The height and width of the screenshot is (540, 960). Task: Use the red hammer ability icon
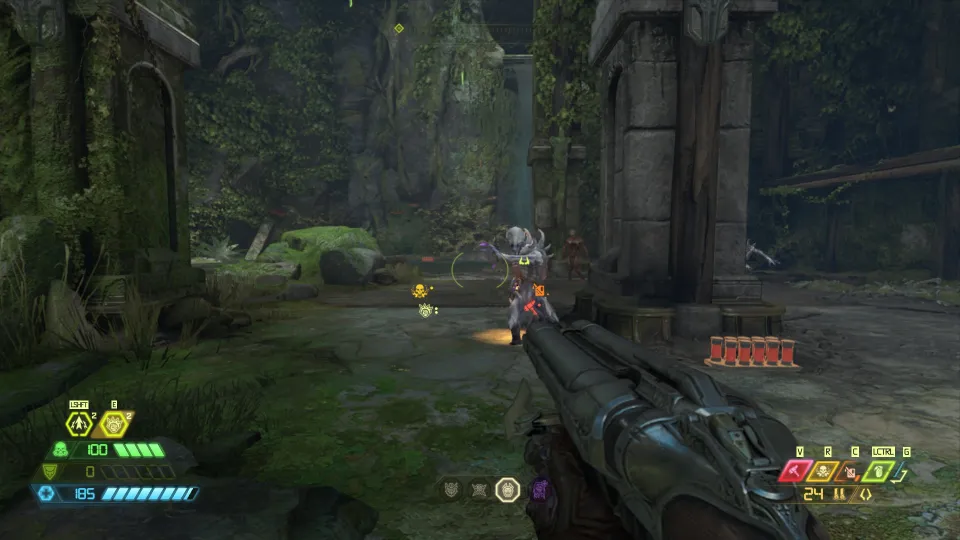[x=798, y=471]
